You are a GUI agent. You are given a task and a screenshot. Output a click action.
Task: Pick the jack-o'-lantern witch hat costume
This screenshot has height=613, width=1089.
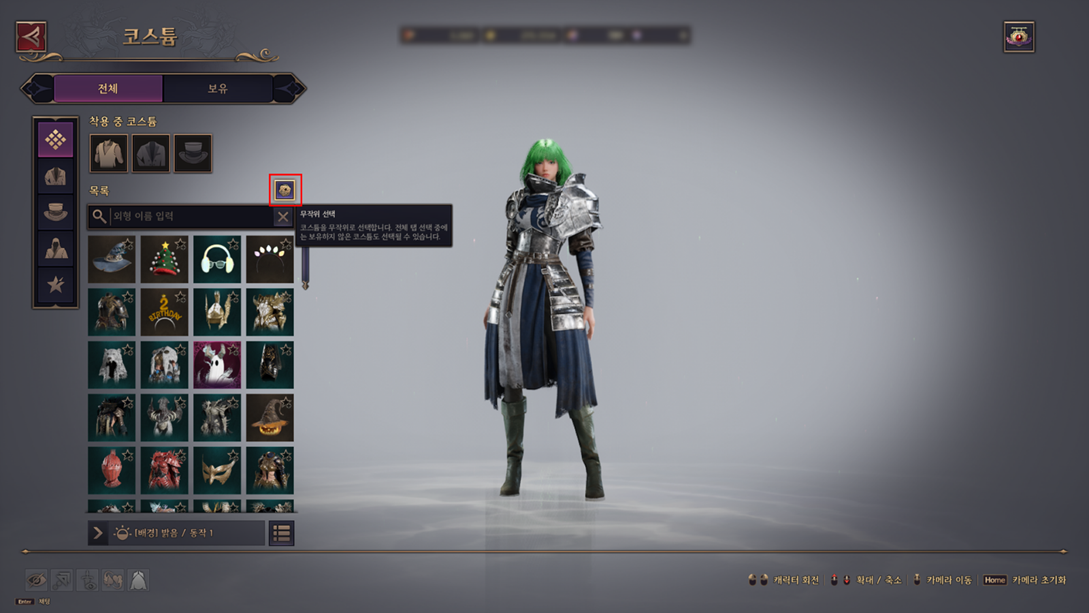point(270,417)
